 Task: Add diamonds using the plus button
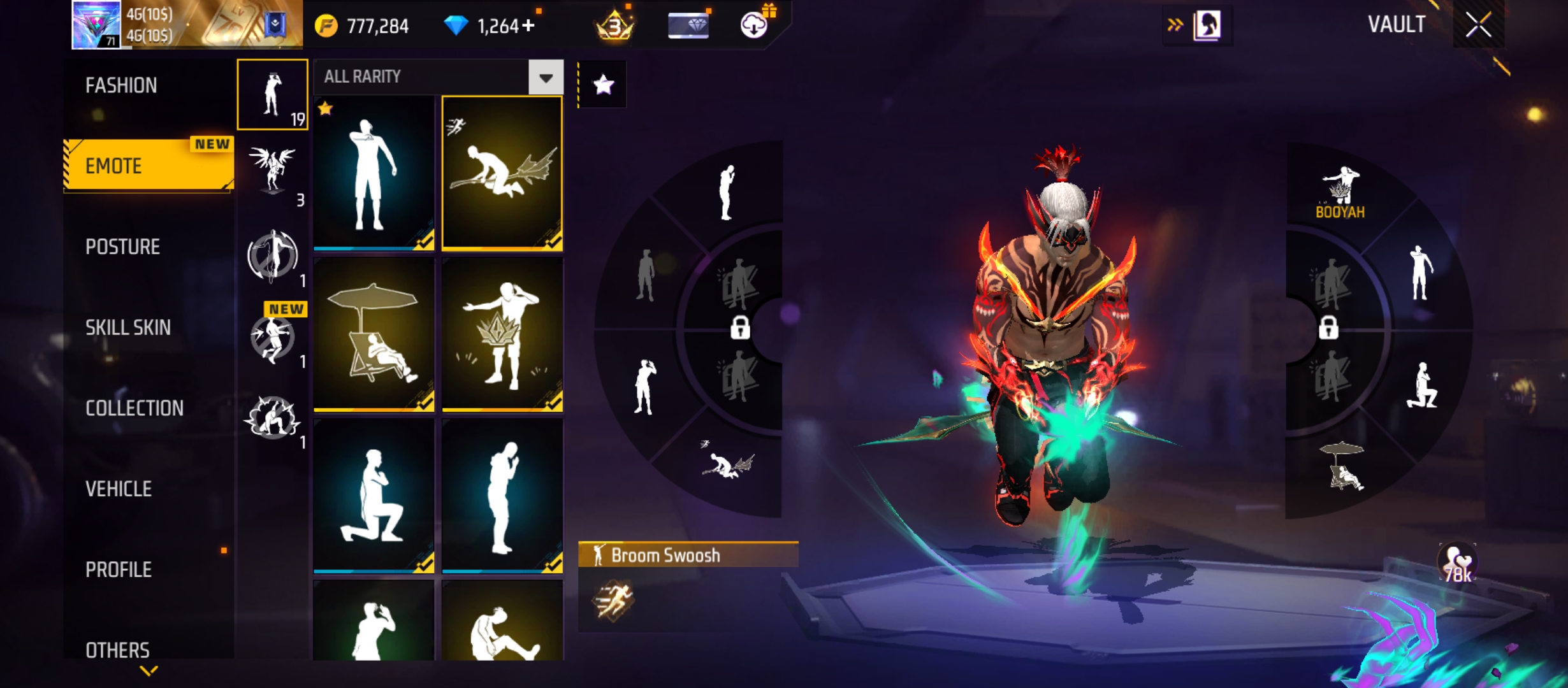pos(528,25)
